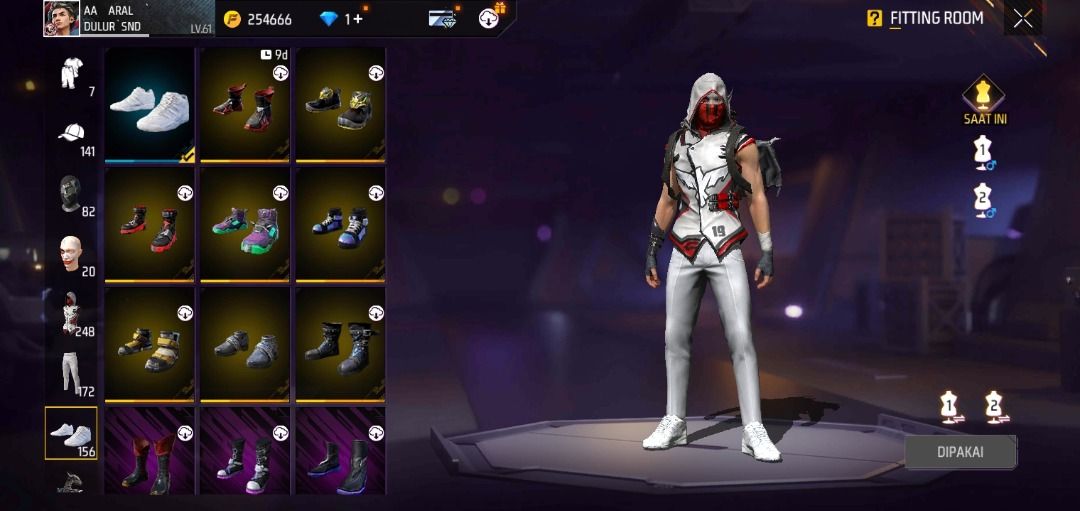This screenshot has height=511, width=1080.
Task: Select the yellow strapped boots
Action: click(149, 343)
